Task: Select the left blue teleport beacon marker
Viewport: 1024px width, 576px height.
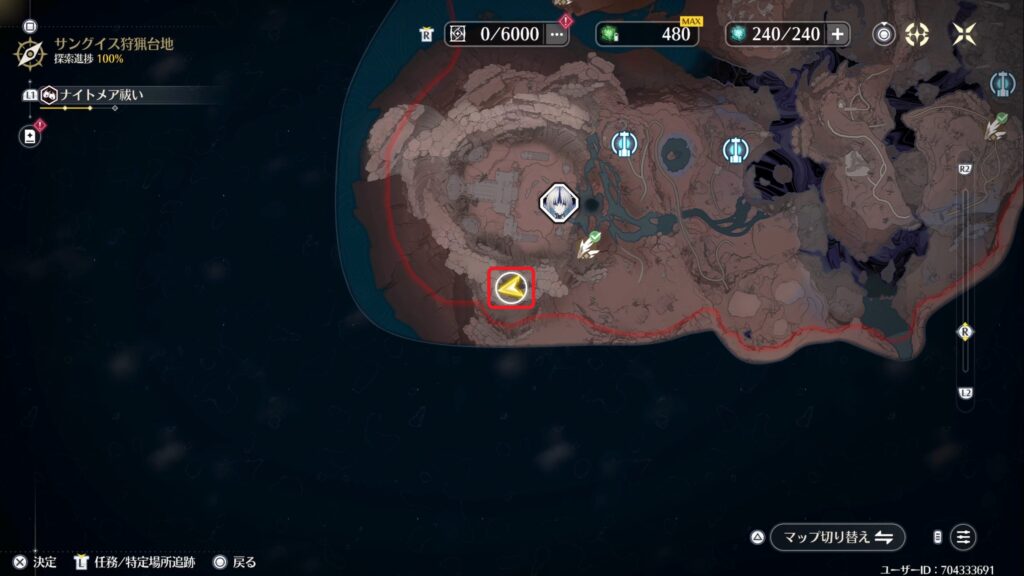Action: 625,145
